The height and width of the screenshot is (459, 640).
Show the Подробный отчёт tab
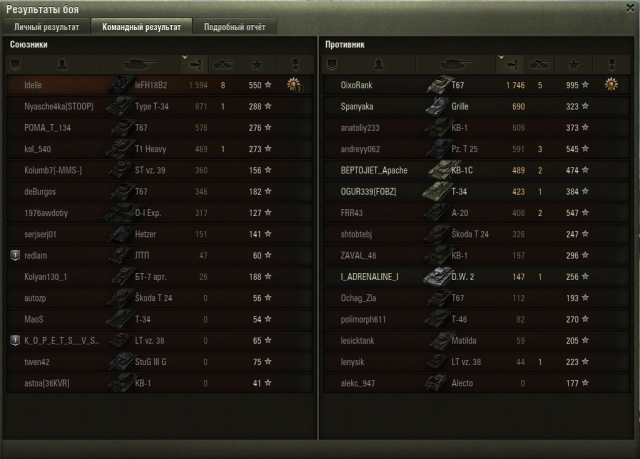pos(234,27)
